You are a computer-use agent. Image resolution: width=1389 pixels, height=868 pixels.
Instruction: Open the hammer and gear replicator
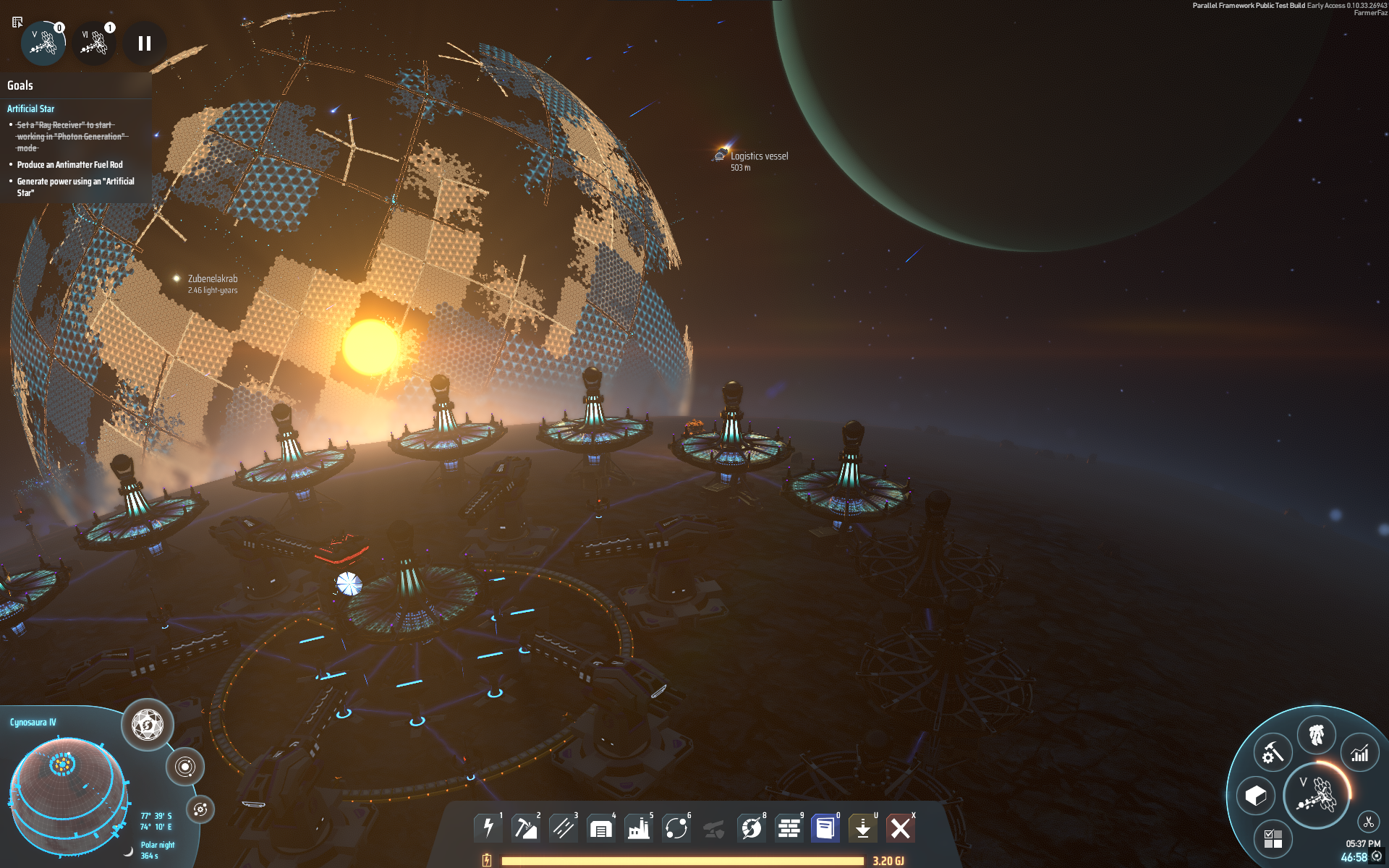click(x=1273, y=754)
